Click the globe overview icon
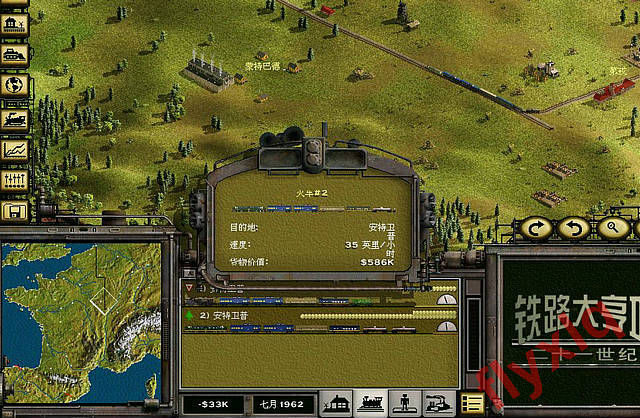The width and height of the screenshot is (640, 418). click(x=15, y=85)
